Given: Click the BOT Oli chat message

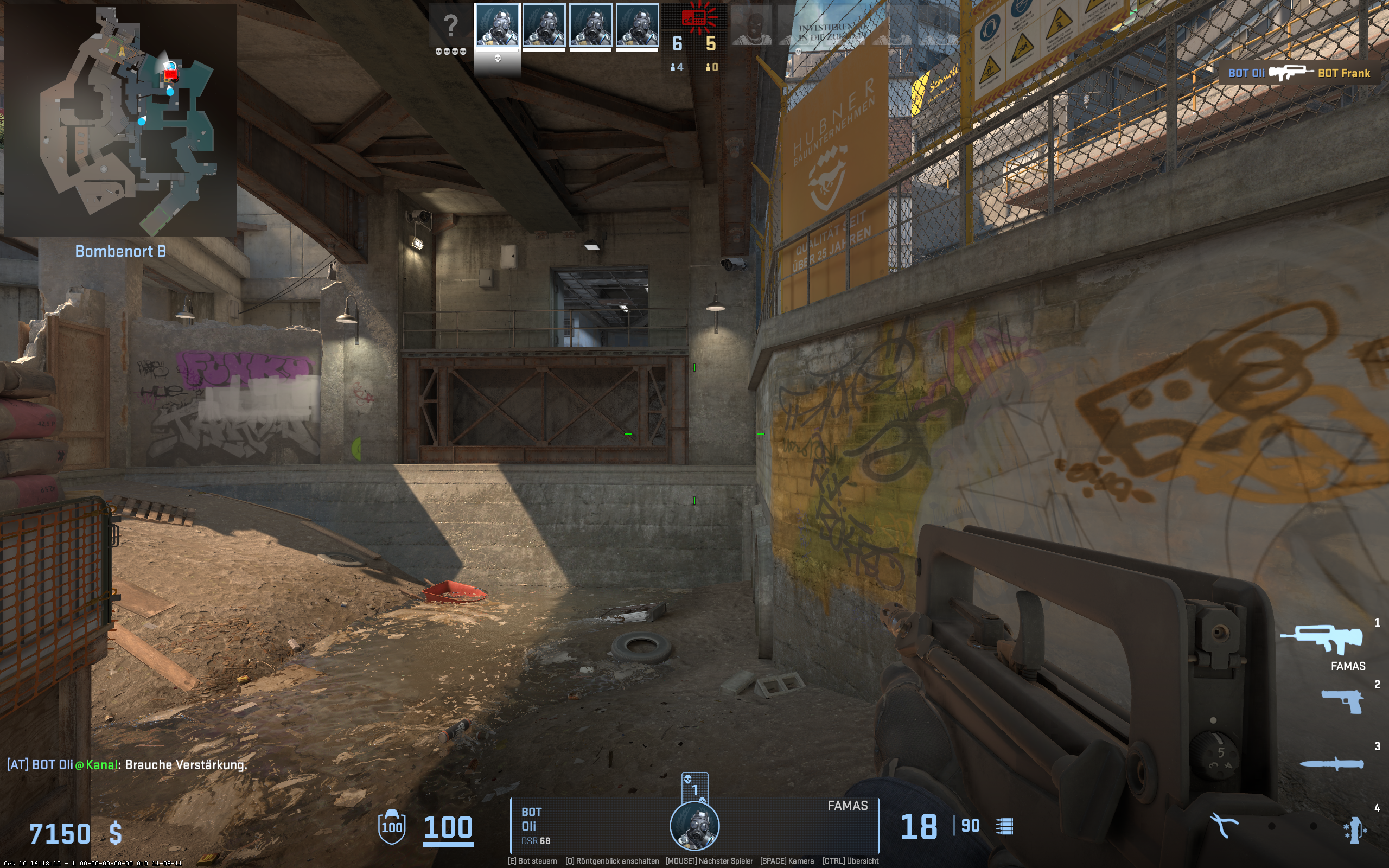Looking at the screenshot, I should tap(127, 765).
